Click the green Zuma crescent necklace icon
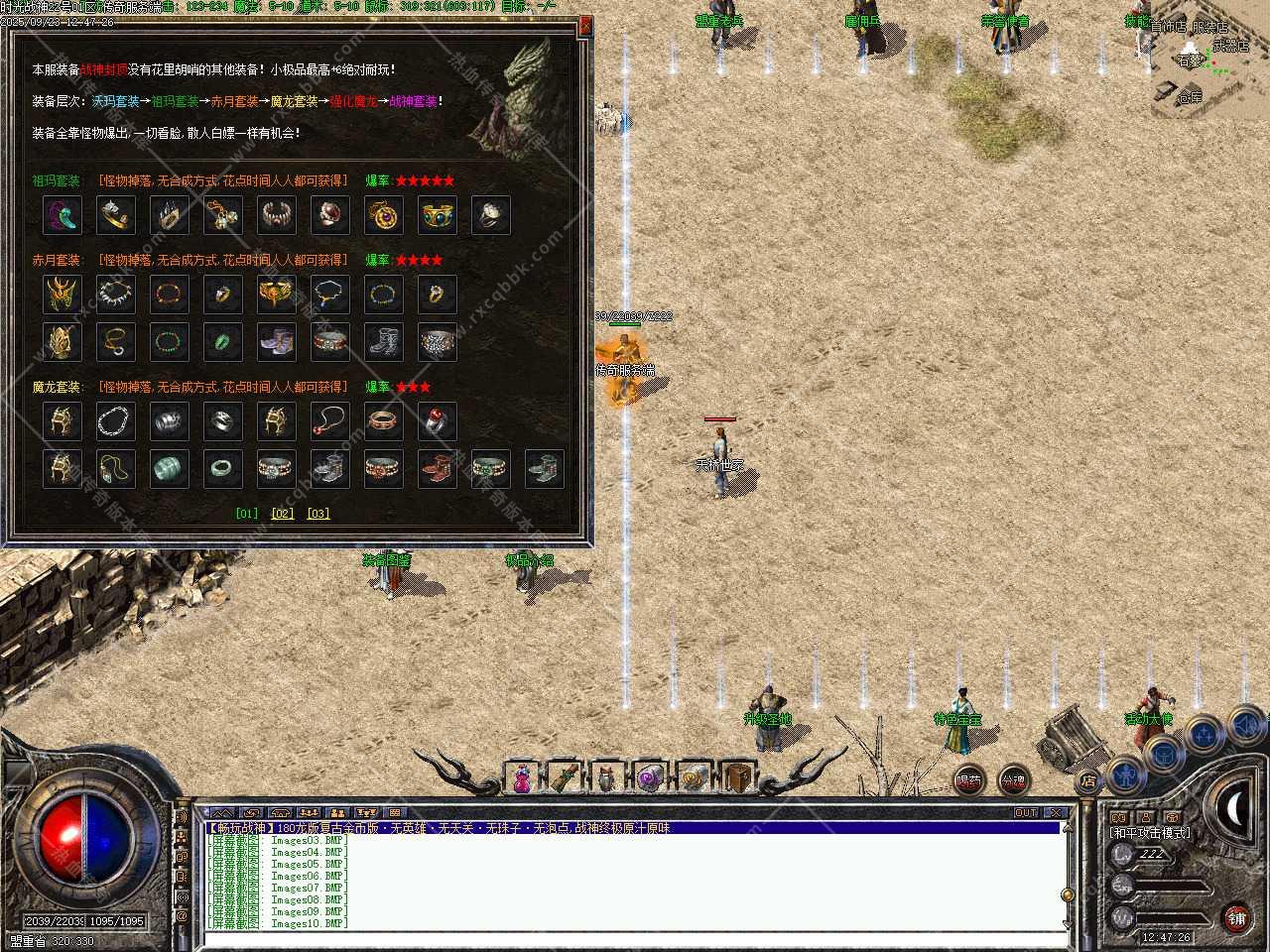Viewport: 1270px width, 952px height. click(63, 214)
